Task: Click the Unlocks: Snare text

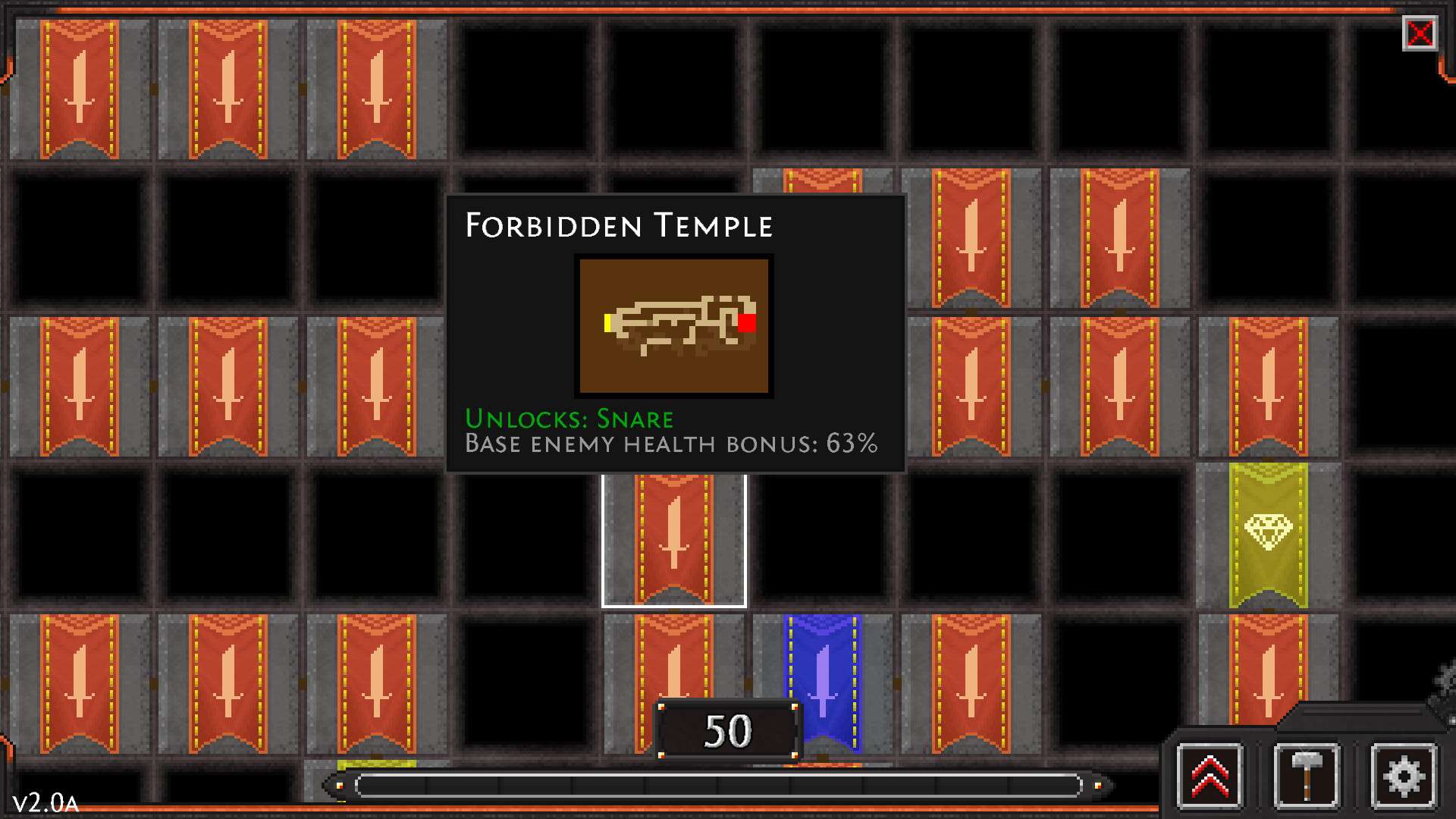Action: coord(570,418)
